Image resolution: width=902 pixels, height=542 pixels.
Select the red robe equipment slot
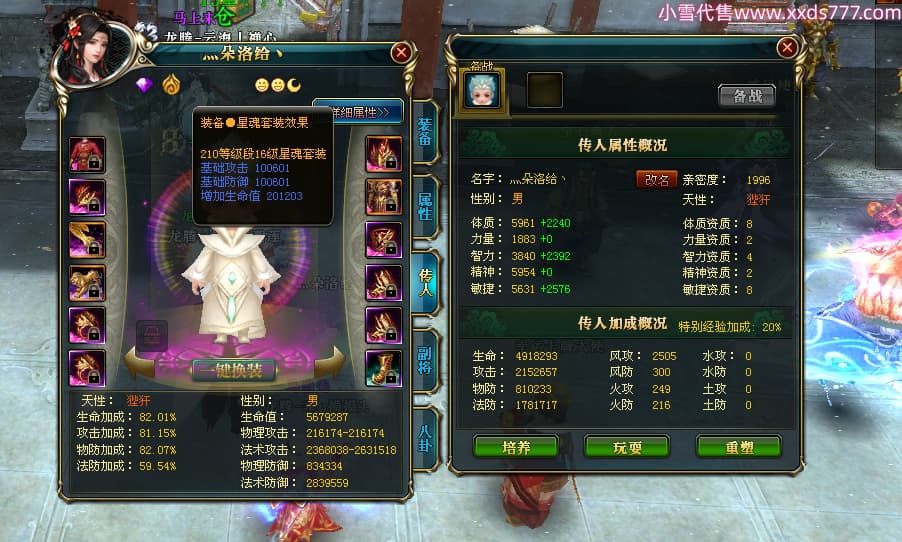(85, 154)
